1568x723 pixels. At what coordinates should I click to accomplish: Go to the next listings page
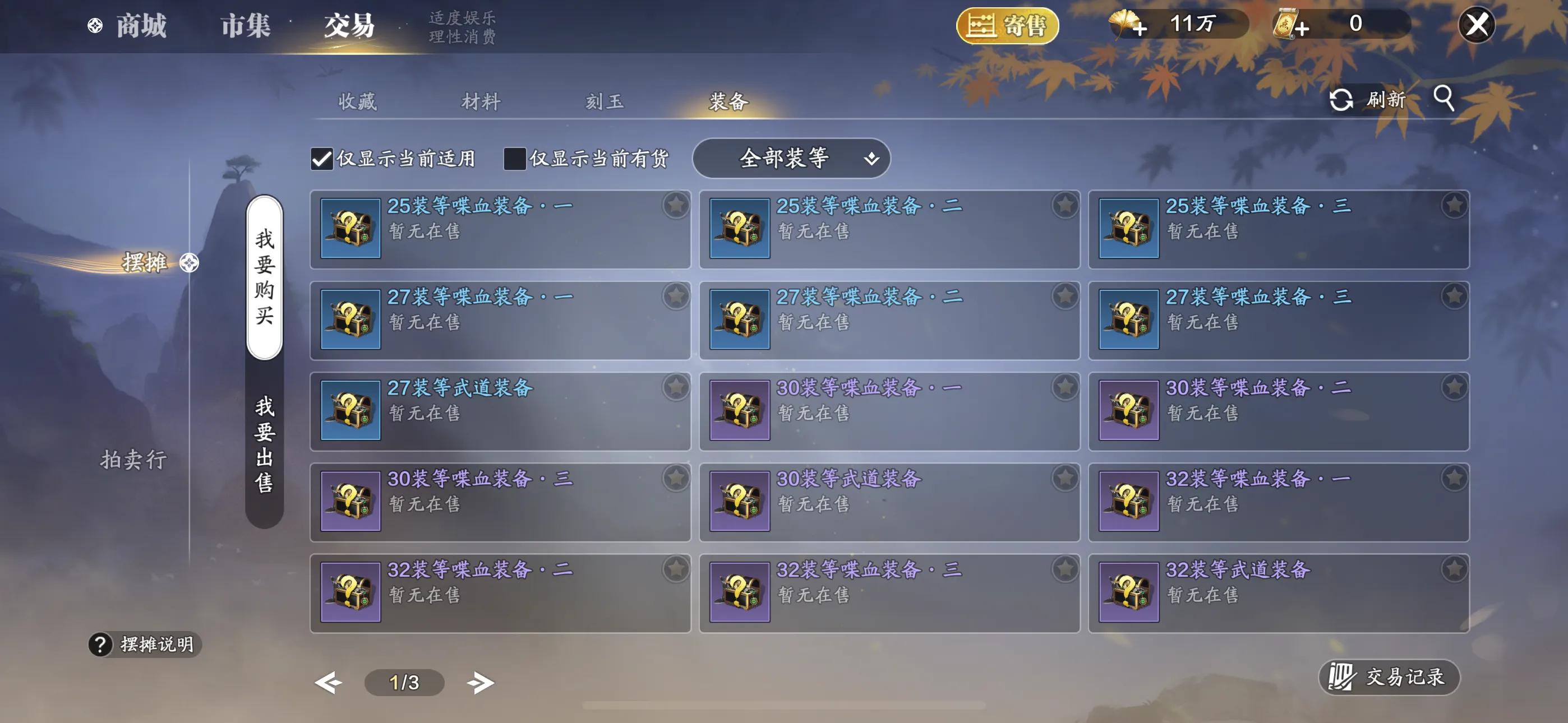pos(480,682)
